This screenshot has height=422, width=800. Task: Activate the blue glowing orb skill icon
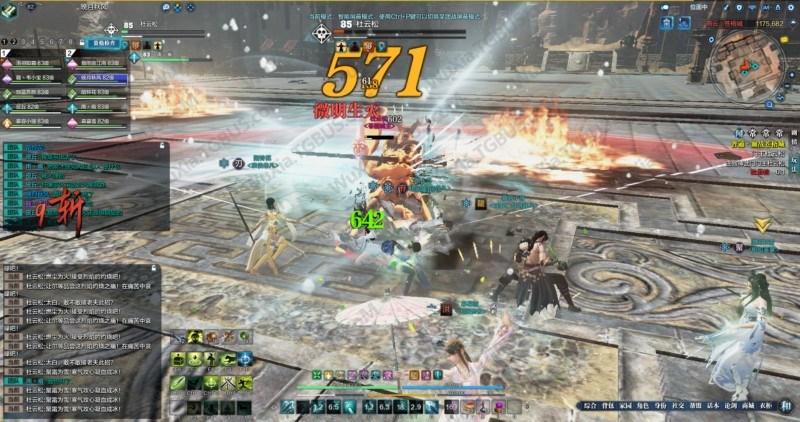[244, 359]
